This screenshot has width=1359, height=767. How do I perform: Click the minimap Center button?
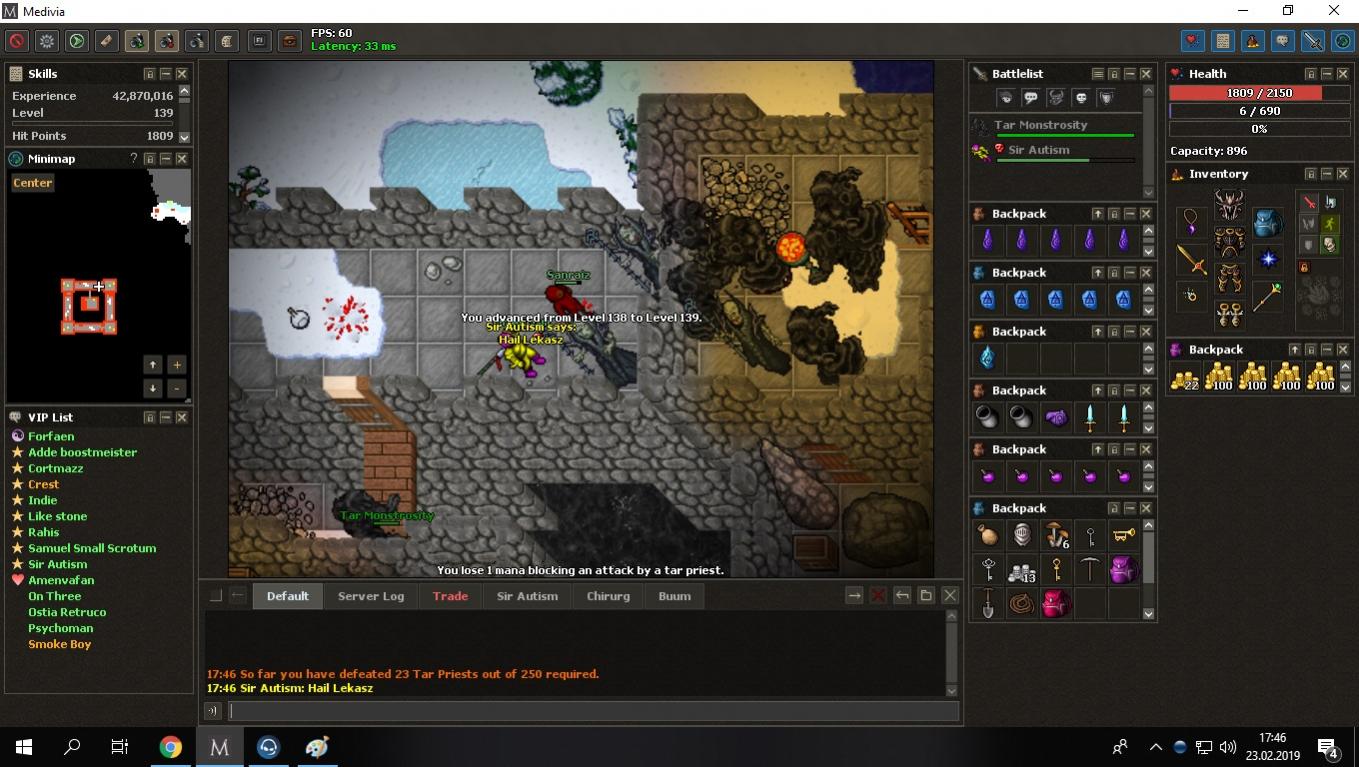point(33,183)
